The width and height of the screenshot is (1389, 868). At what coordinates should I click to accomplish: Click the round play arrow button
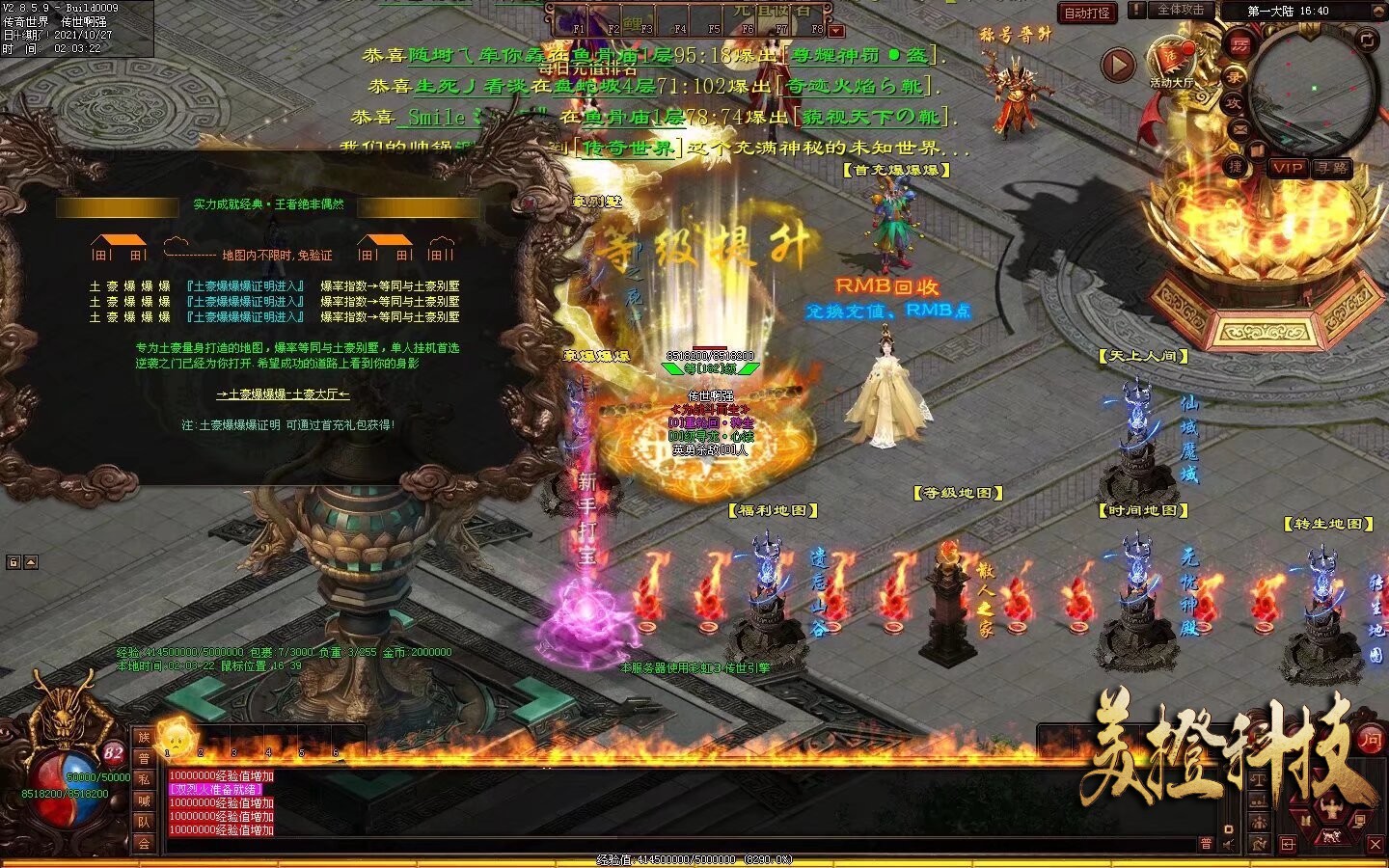[1118, 65]
